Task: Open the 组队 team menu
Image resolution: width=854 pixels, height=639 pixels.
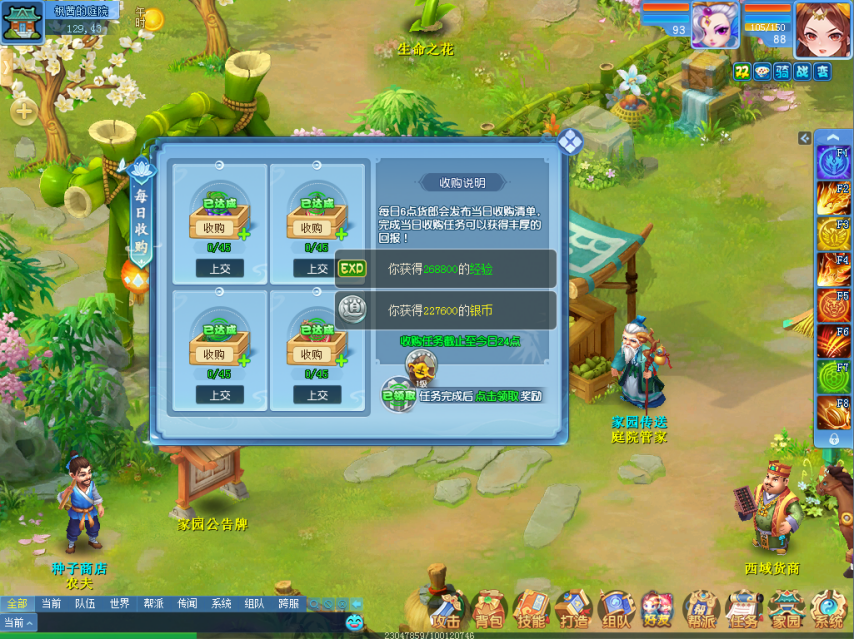Action: (616, 608)
